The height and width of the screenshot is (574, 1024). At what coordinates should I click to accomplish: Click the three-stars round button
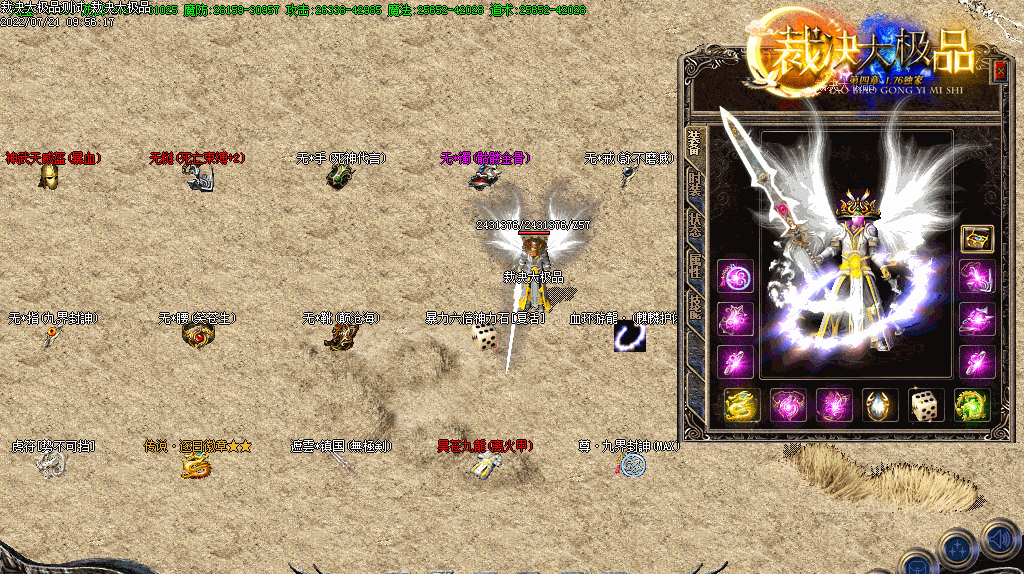(x=957, y=548)
